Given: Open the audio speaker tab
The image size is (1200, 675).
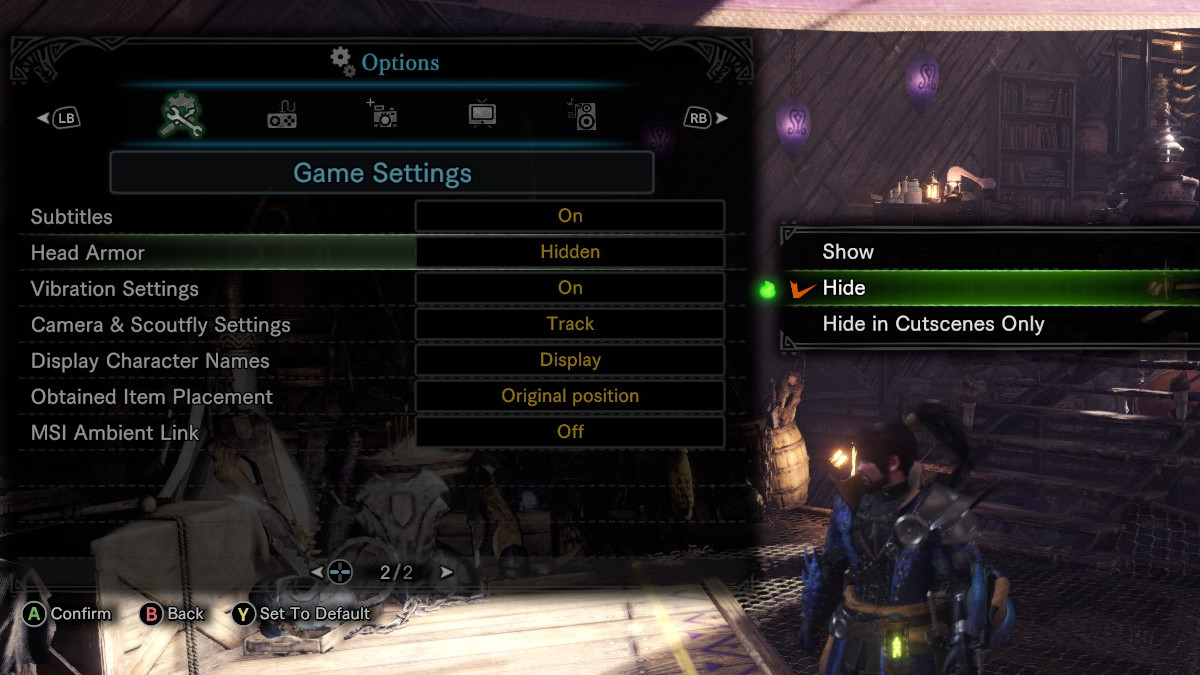Looking at the screenshot, I should [x=582, y=116].
